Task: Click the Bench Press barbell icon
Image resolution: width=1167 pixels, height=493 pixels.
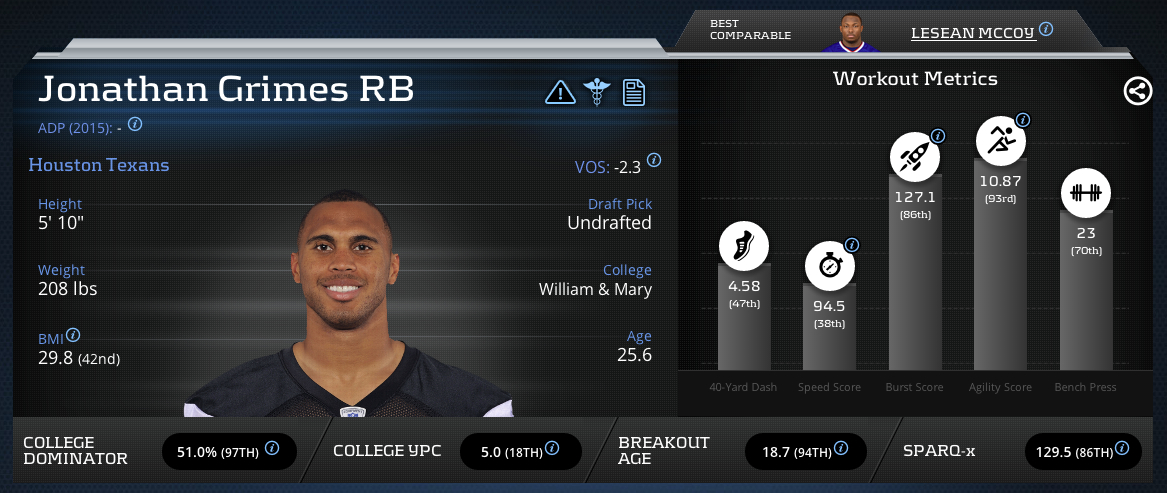Action: click(x=1085, y=192)
